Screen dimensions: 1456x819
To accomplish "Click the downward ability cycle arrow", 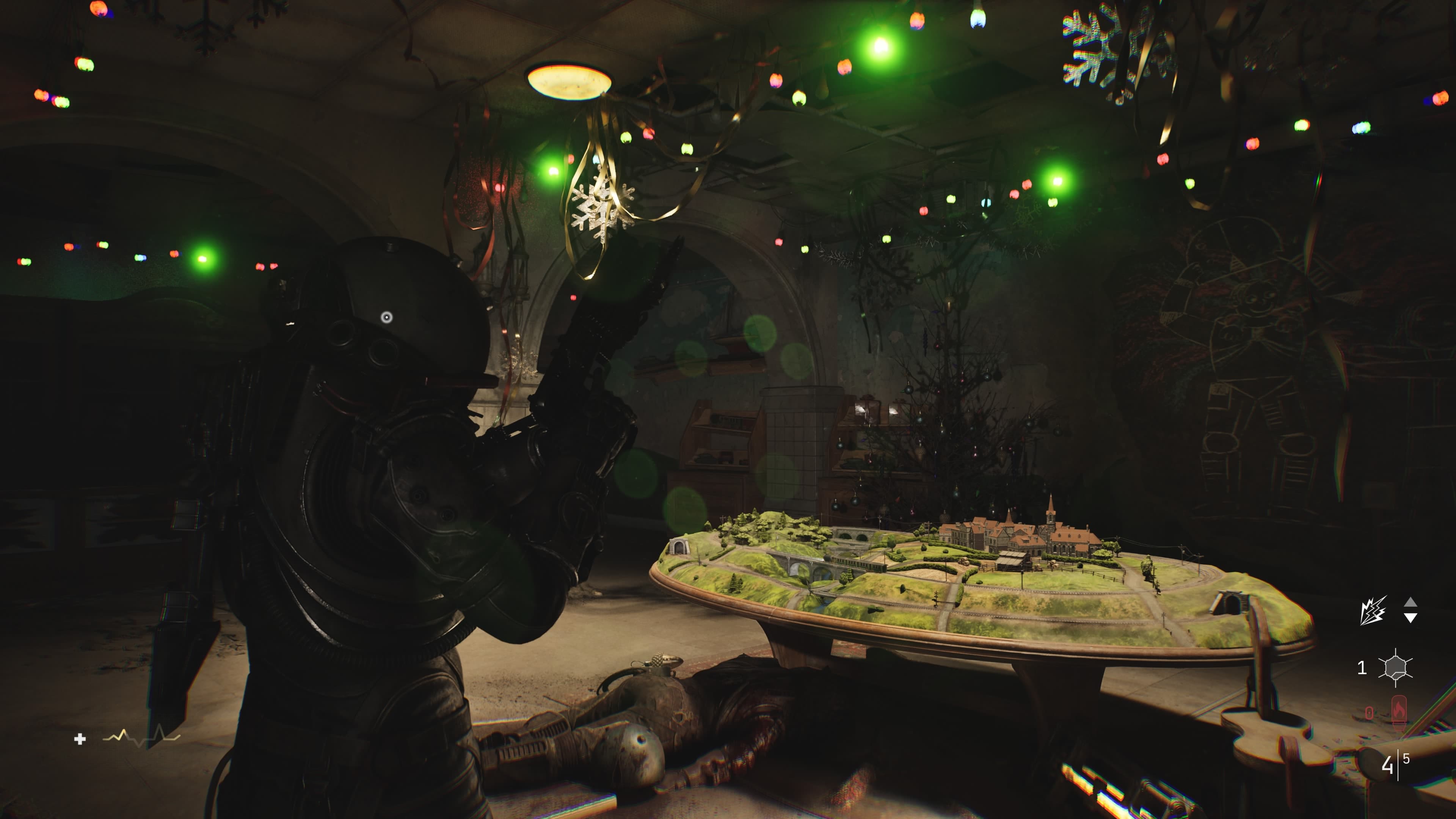I will click(1410, 618).
